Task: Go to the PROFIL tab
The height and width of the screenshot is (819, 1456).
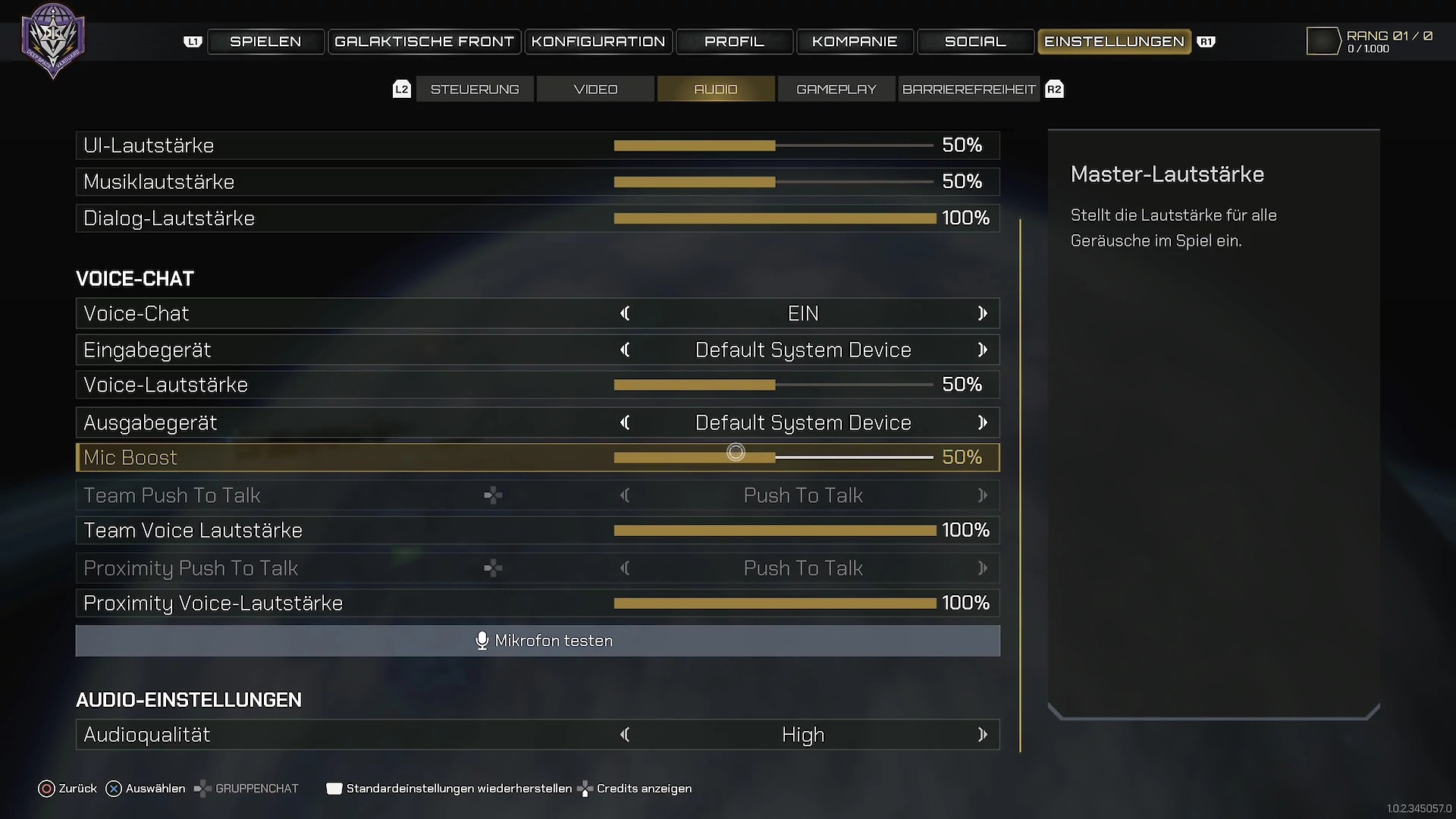Action: tap(734, 42)
